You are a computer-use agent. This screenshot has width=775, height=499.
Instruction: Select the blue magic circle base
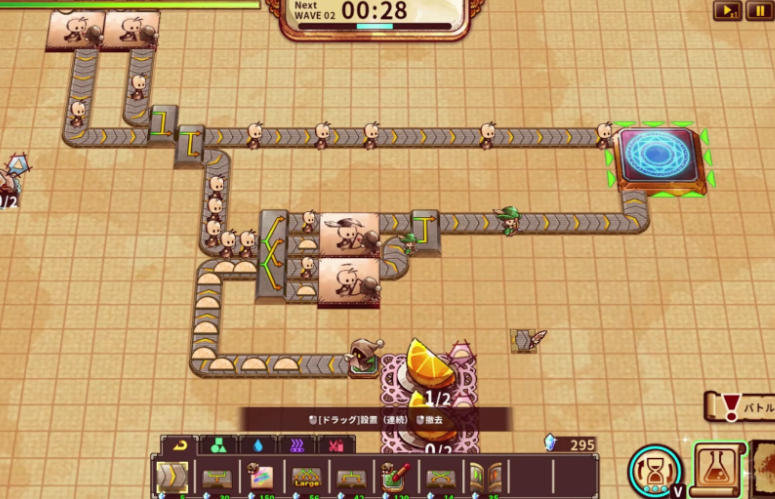point(658,155)
